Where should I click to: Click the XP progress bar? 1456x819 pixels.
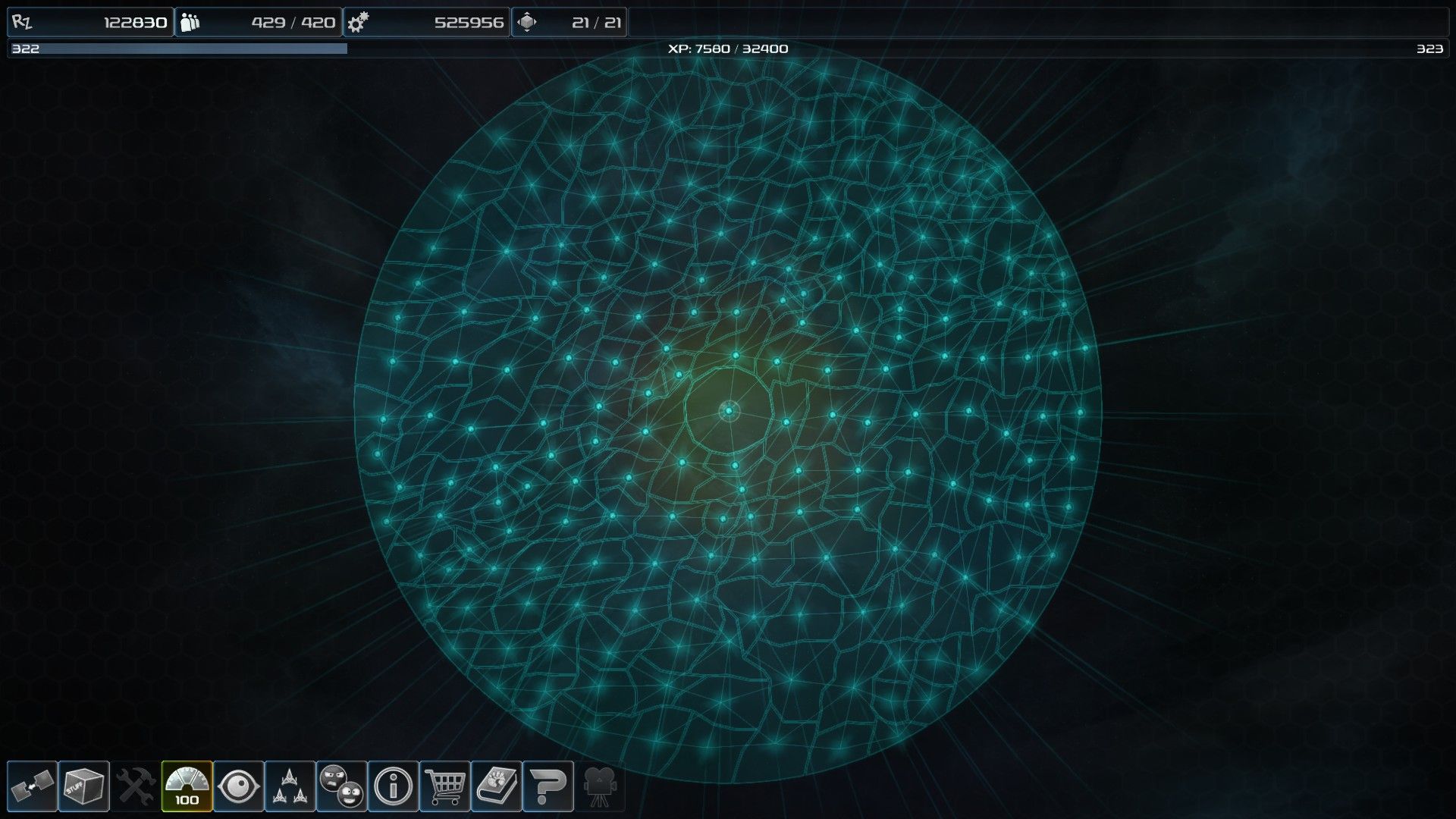[x=728, y=49]
